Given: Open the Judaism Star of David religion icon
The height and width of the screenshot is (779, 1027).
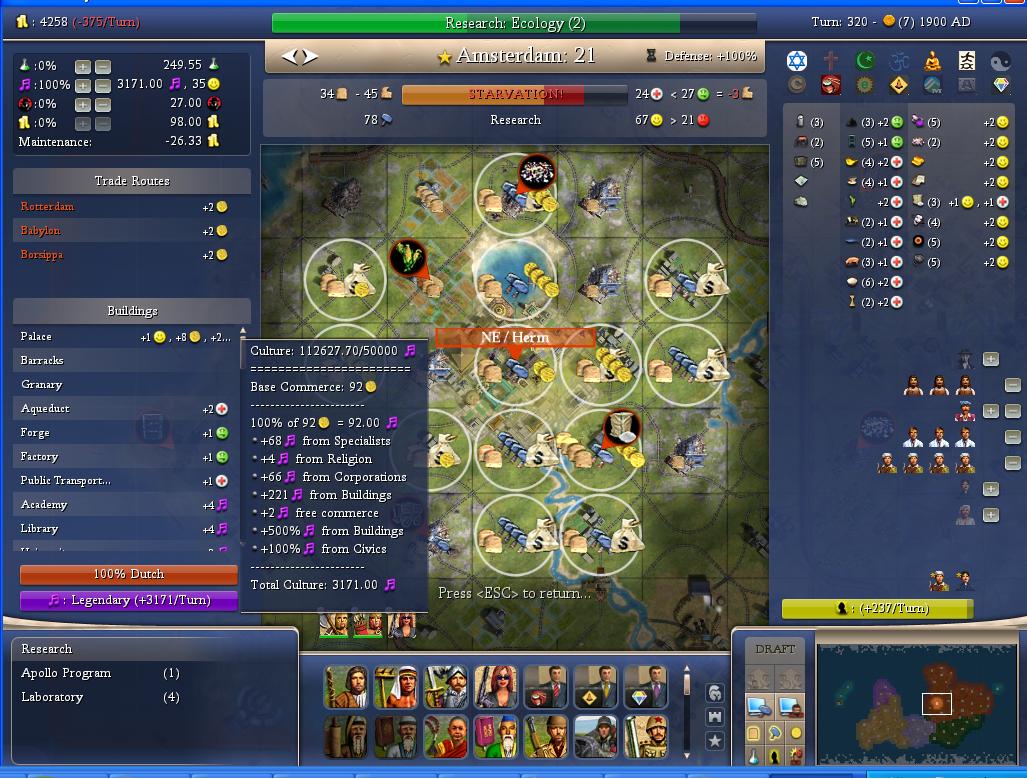Looking at the screenshot, I should pyautogui.click(x=797, y=62).
